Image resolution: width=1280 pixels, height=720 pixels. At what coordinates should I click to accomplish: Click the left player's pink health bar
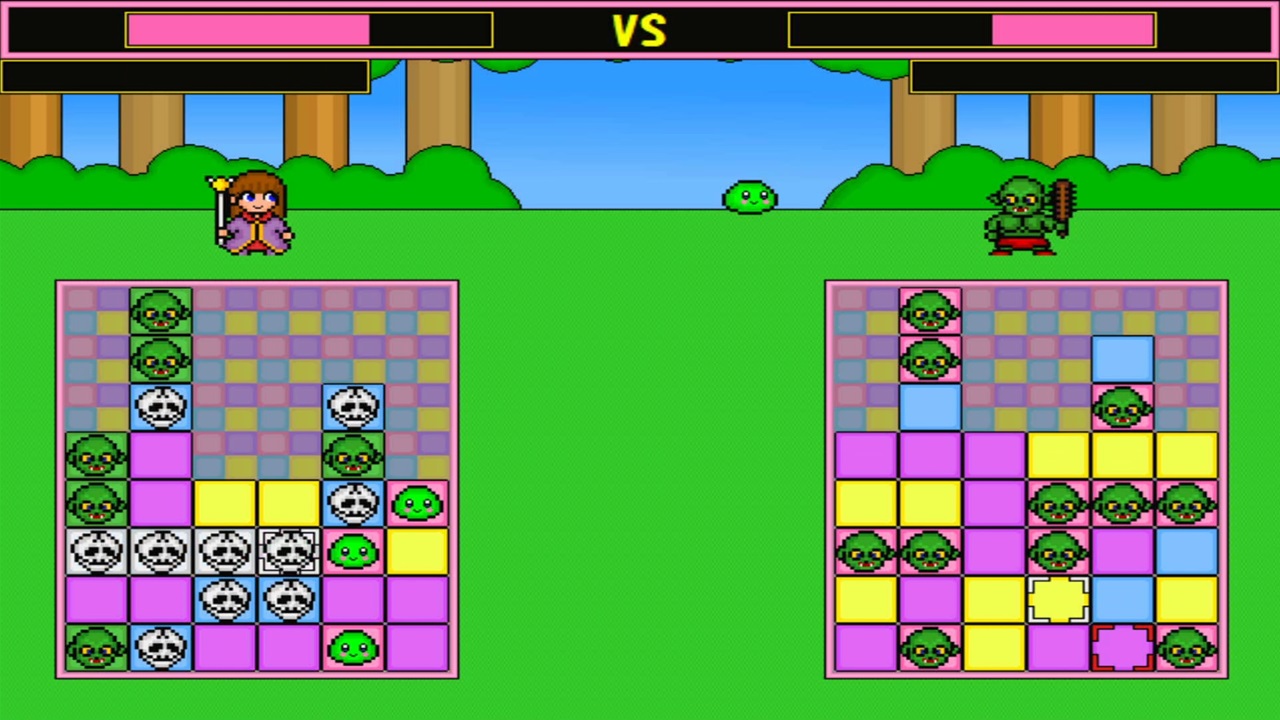point(247,31)
